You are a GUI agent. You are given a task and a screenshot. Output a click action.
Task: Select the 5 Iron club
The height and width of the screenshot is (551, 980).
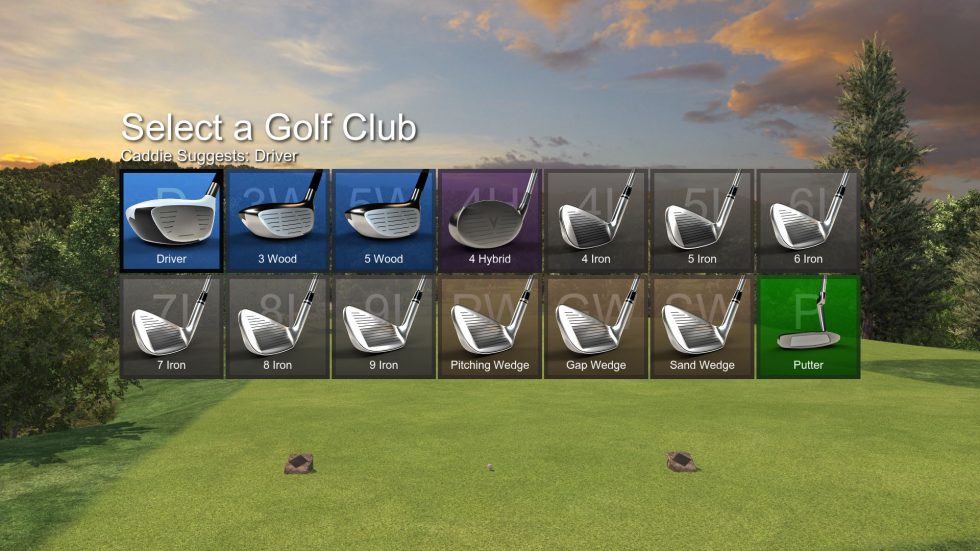pyautogui.click(x=701, y=221)
